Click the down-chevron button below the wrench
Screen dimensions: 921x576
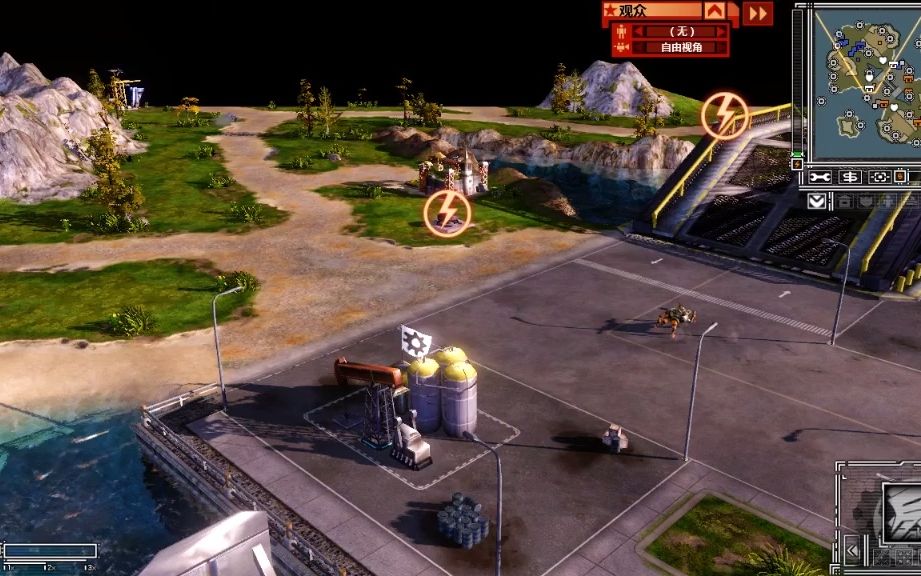817,200
